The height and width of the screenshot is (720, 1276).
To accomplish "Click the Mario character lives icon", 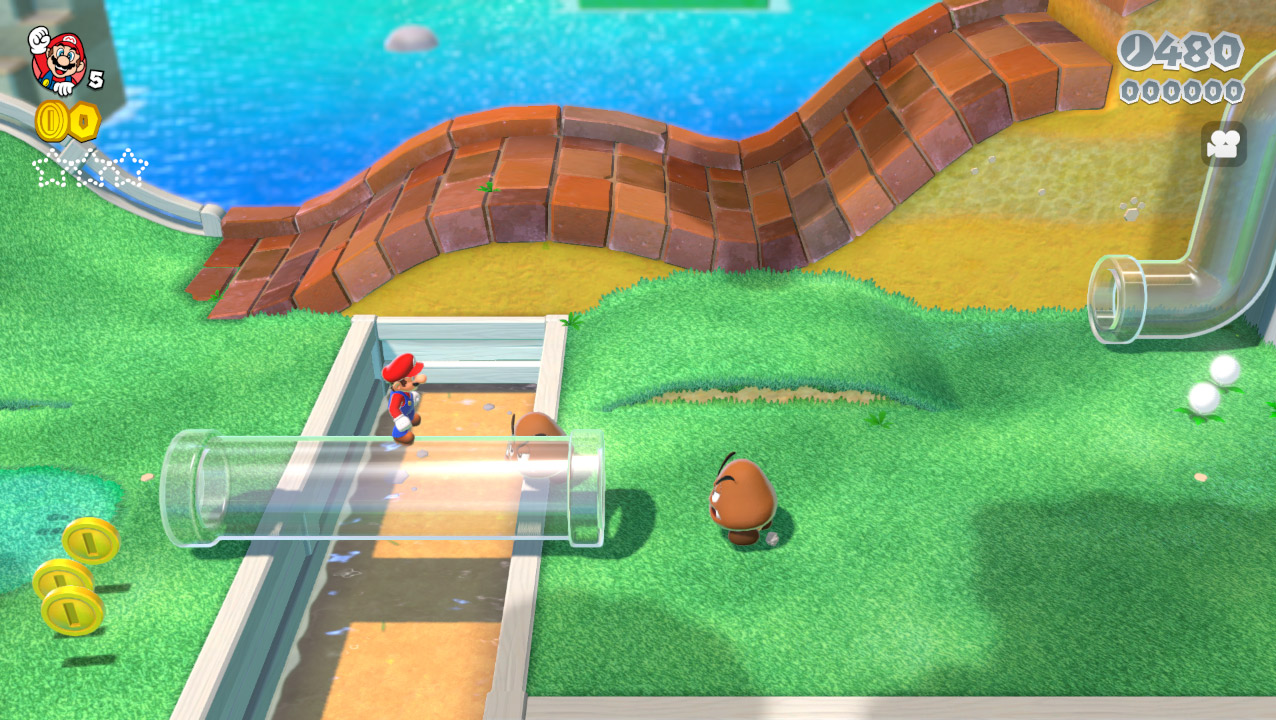I will point(57,58).
